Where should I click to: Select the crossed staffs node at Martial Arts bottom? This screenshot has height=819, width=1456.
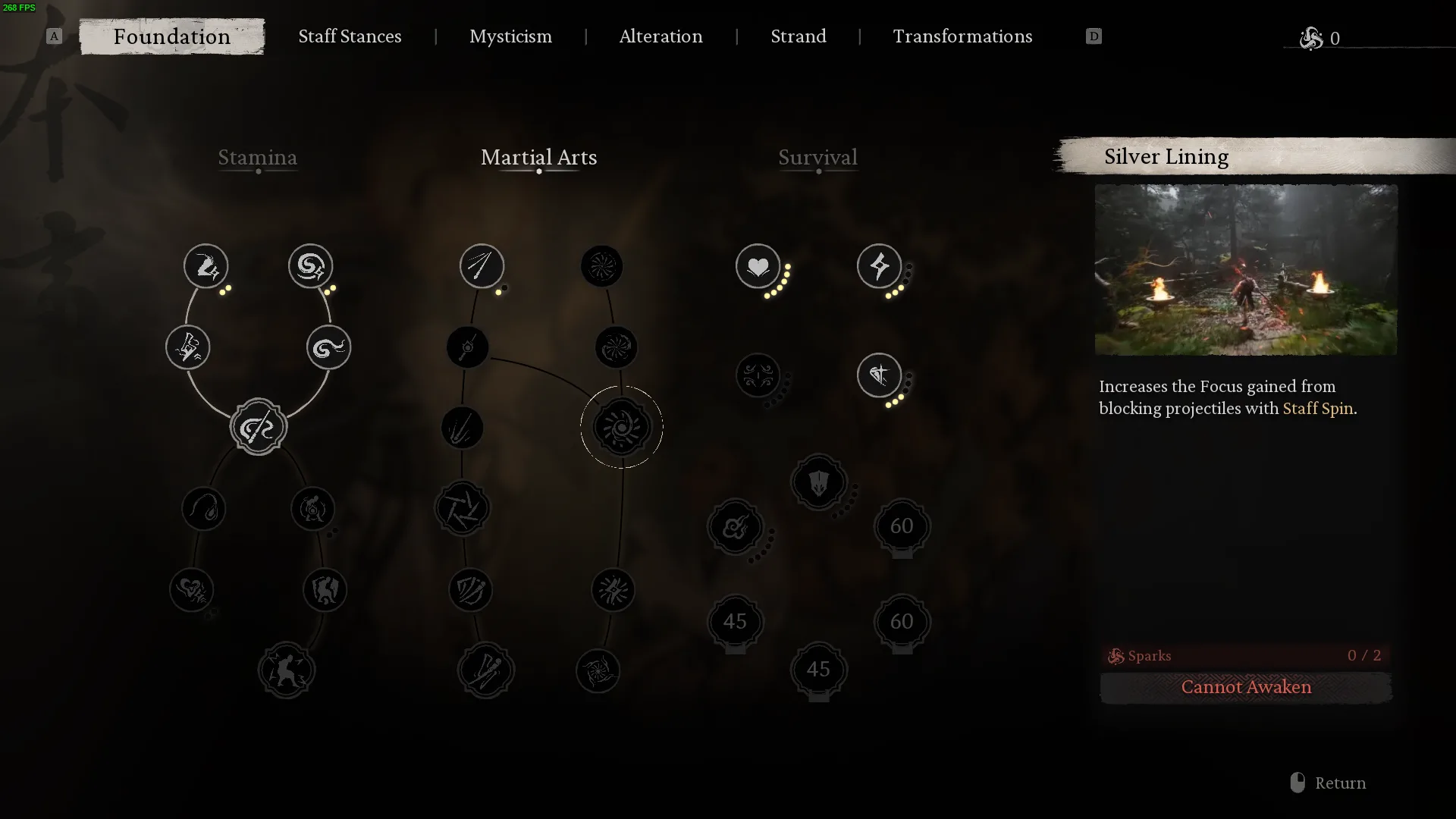pyautogui.click(x=485, y=670)
